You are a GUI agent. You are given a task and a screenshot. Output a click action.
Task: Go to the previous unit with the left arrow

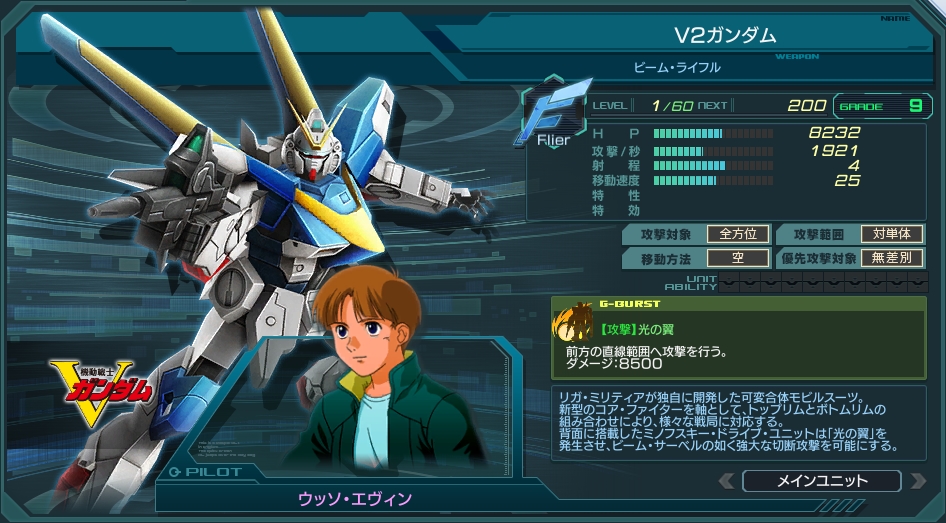click(x=727, y=481)
